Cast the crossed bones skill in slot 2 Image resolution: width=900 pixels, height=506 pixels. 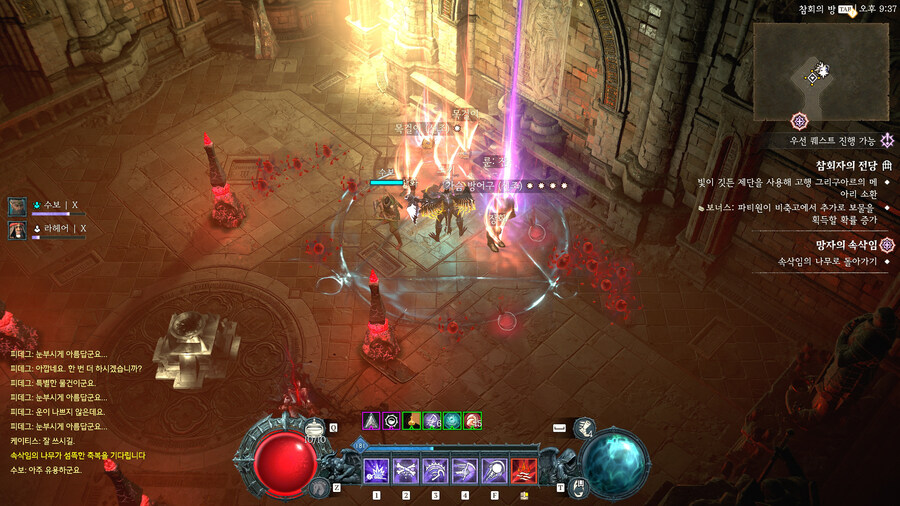coord(406,469)
